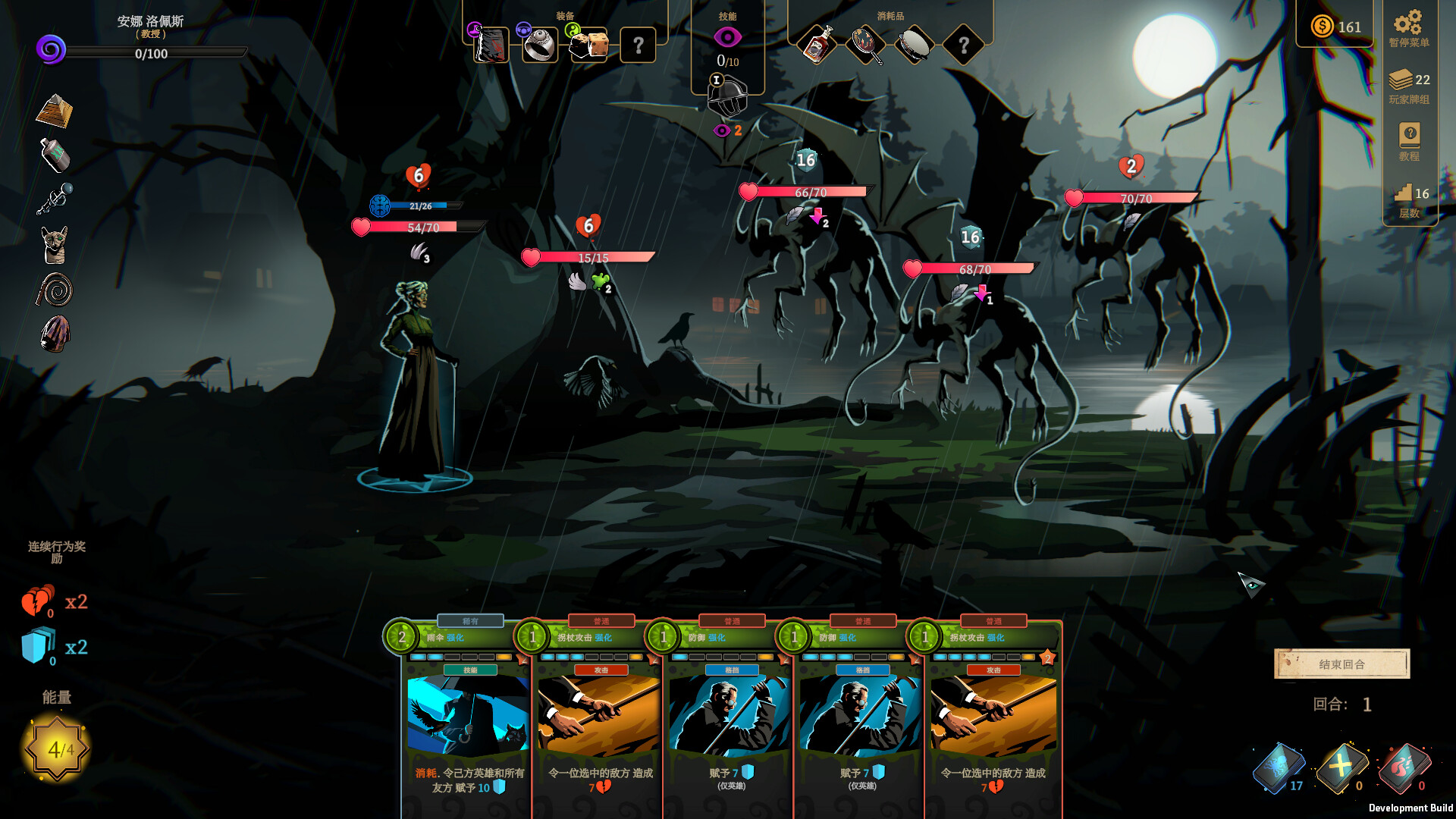This screenshot has height=819, width=1456.
Task: Select the bloodied book equipment slot
Action: click(x=491, y=45)
